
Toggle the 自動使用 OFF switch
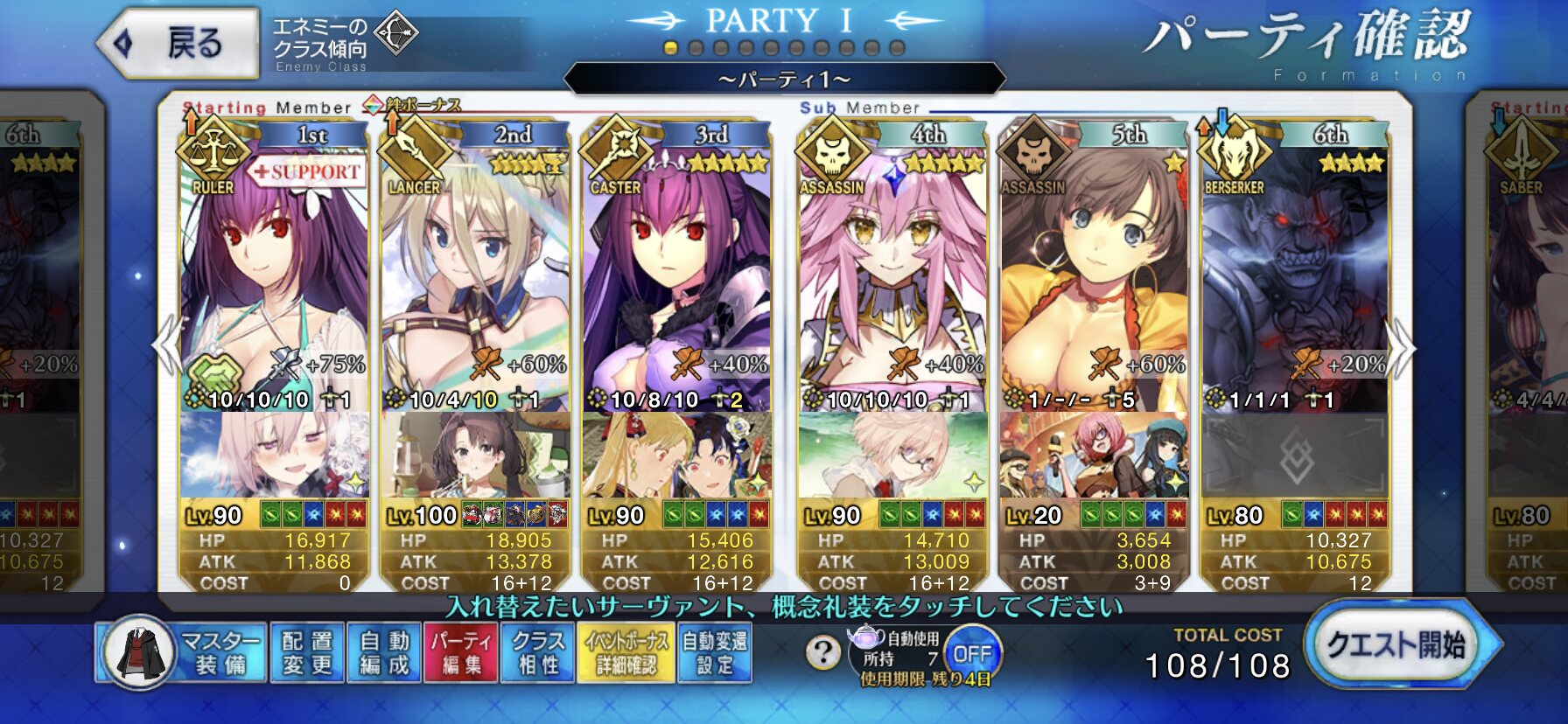(x=971, y=653)
